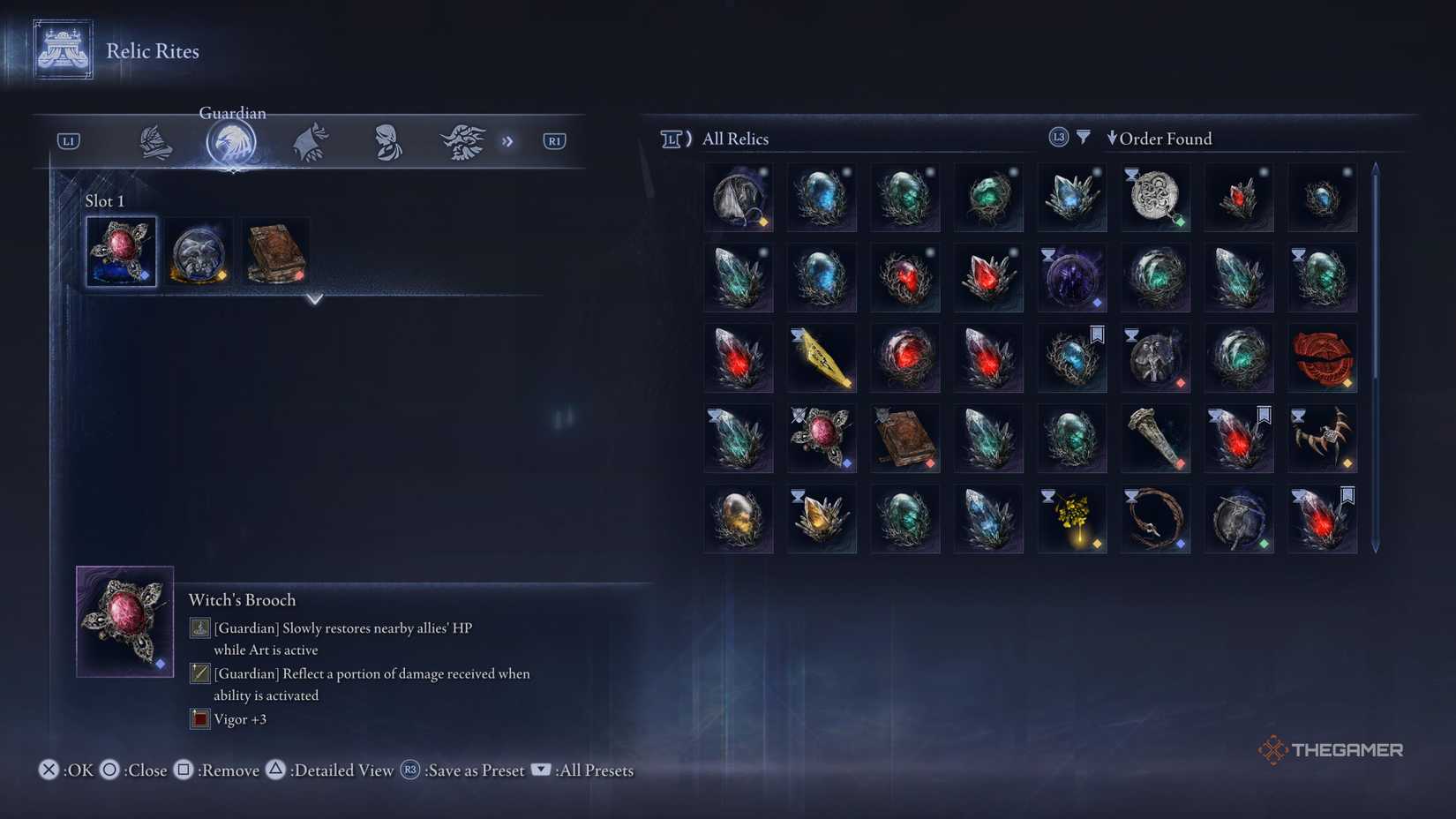
Task: Activate Remove with the Square prompt
Action: tap(183, 770)
